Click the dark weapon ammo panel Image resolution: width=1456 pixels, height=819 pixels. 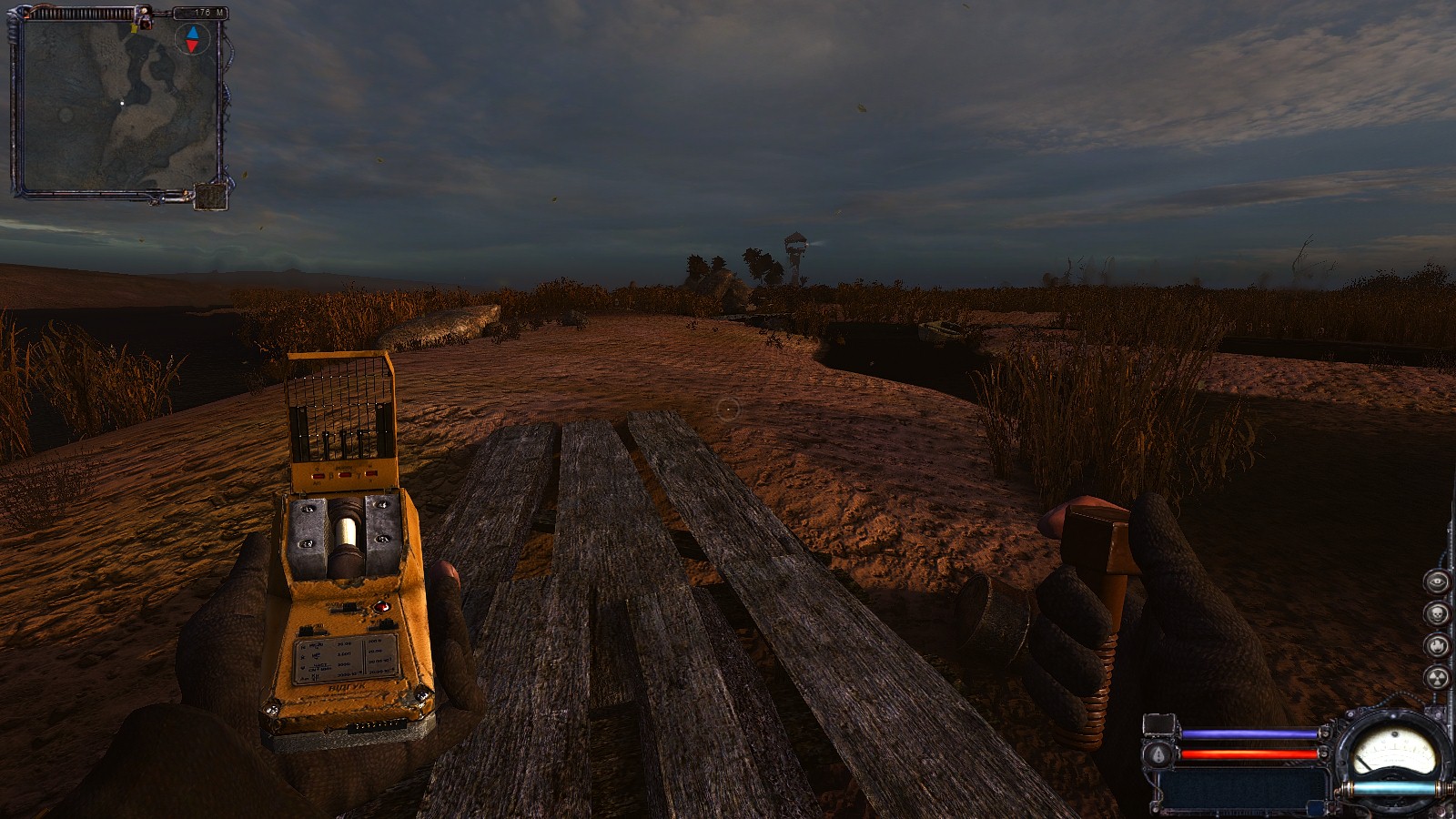[x=1245, y=786]
